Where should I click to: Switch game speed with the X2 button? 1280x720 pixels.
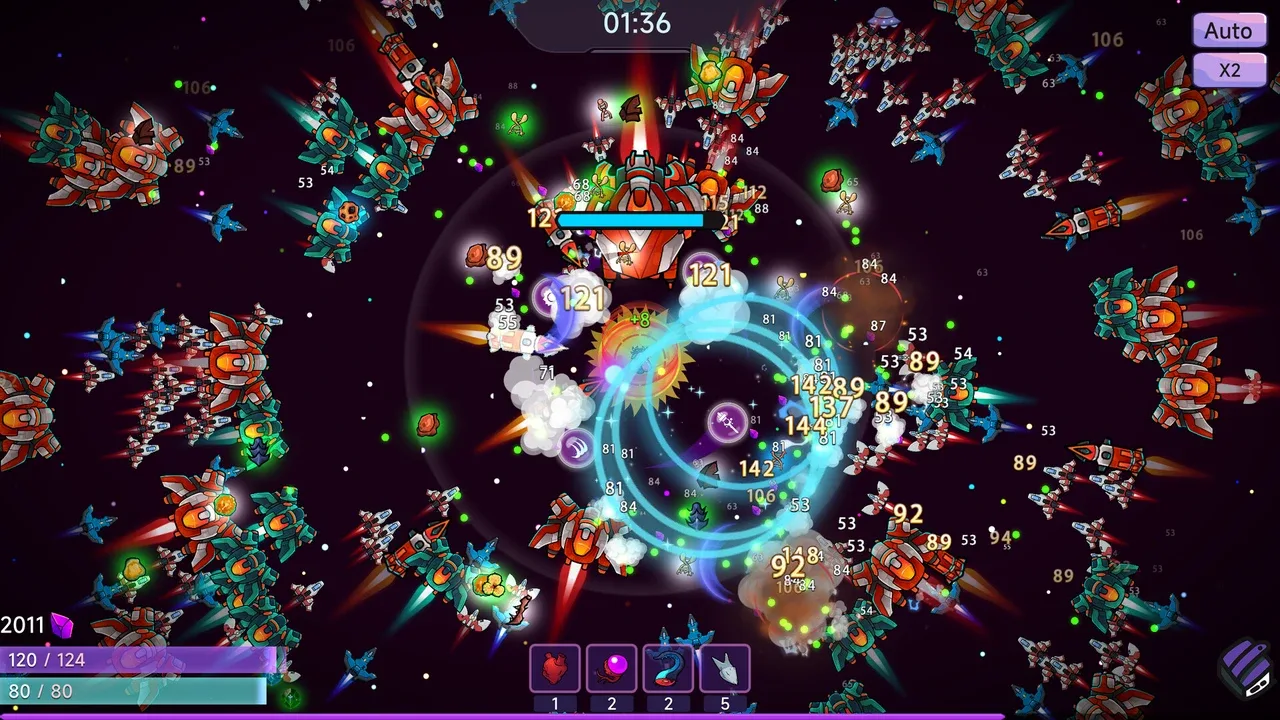(1228, 70)
